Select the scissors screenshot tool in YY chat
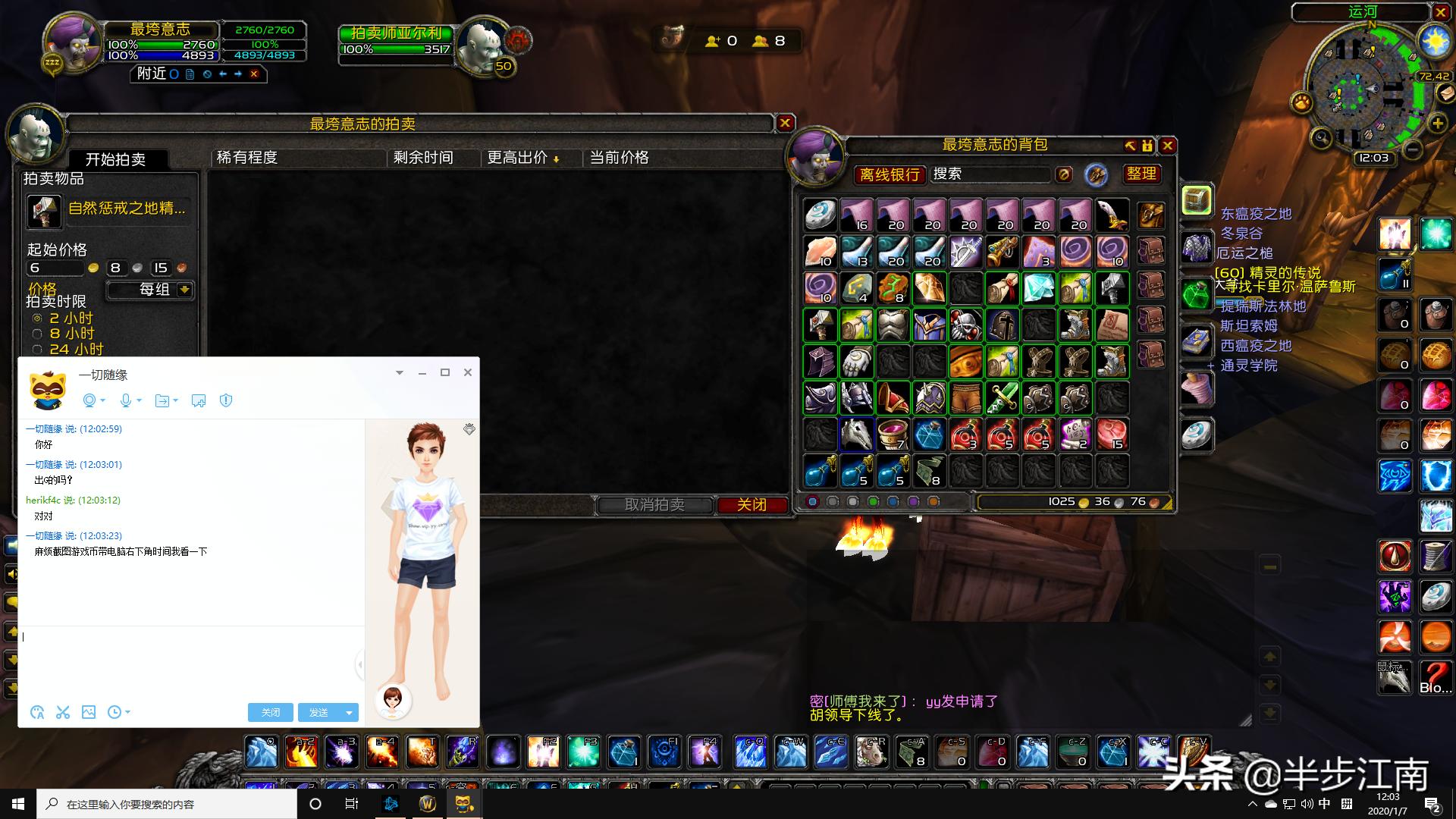The height and width of the screenshot is (819, 1456). (x=63, y=713)
